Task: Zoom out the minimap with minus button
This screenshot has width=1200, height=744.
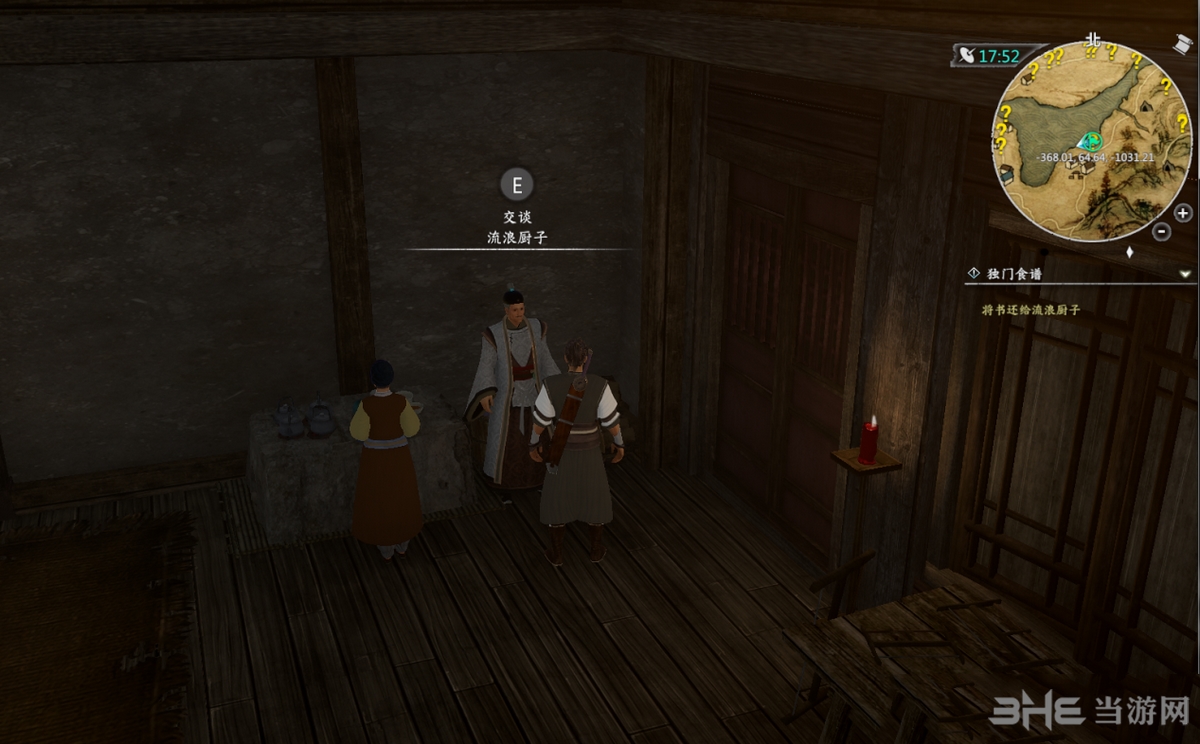Action: [x=1161, y=231]
